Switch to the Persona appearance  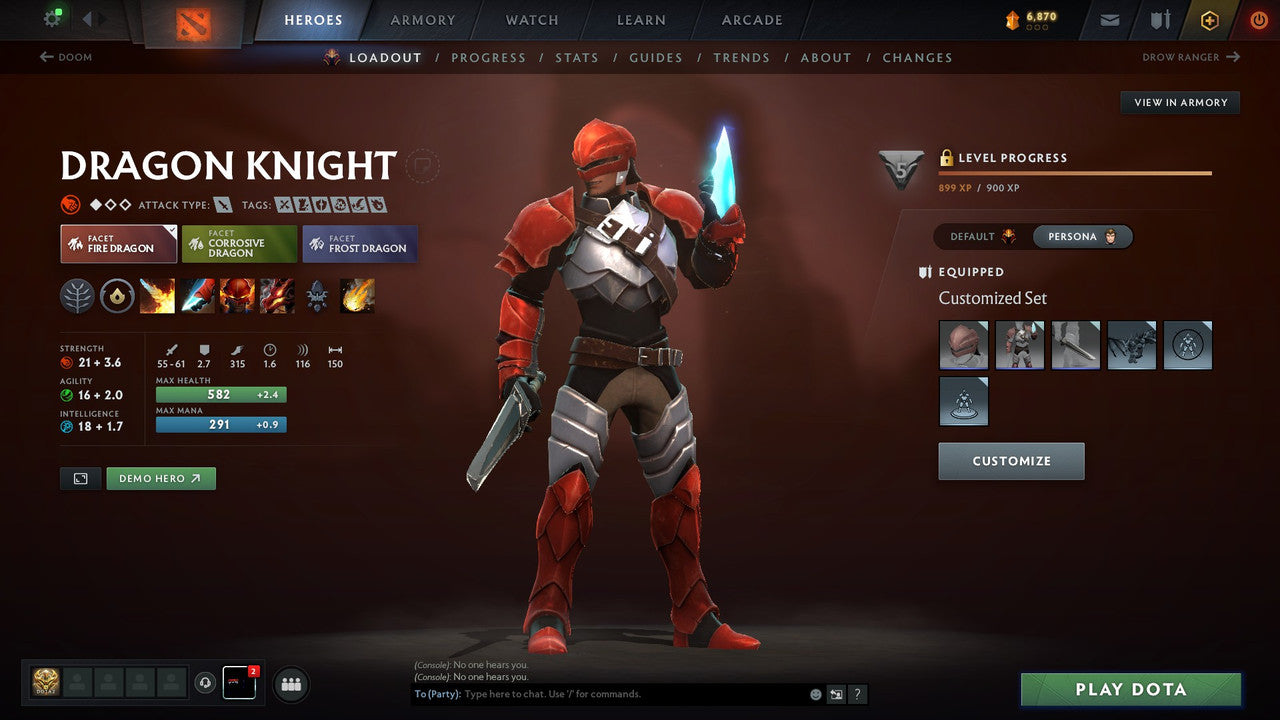coord(1080,236)
